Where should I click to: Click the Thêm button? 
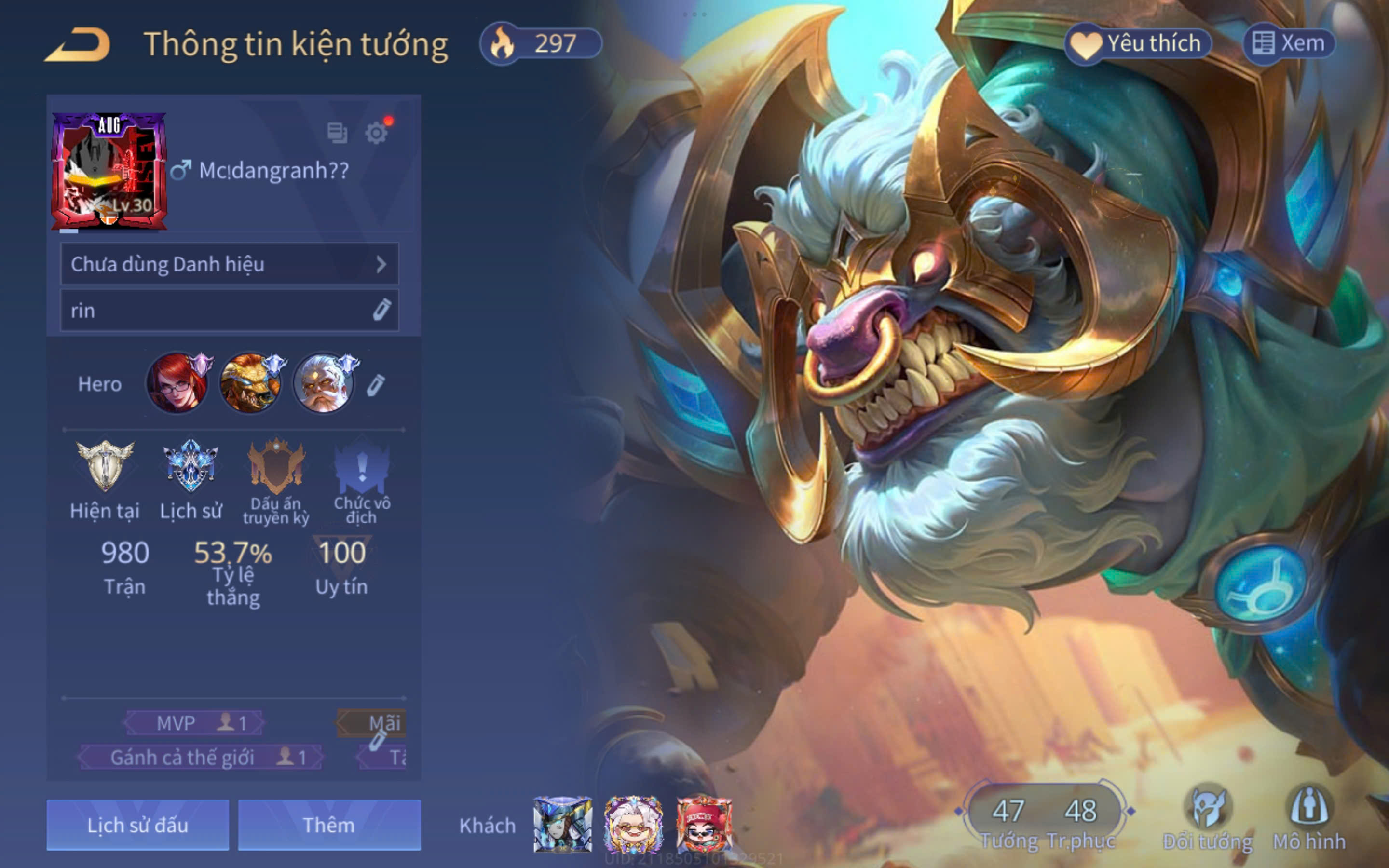(x=329, y=825)
